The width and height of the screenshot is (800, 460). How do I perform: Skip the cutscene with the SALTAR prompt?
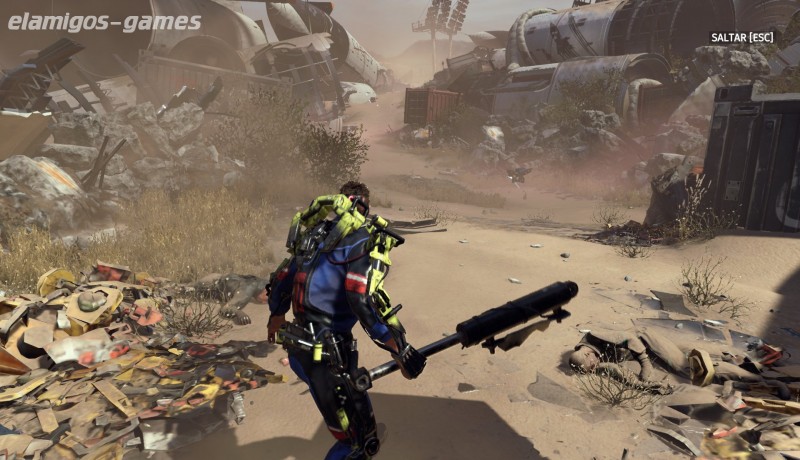point(741,38)
